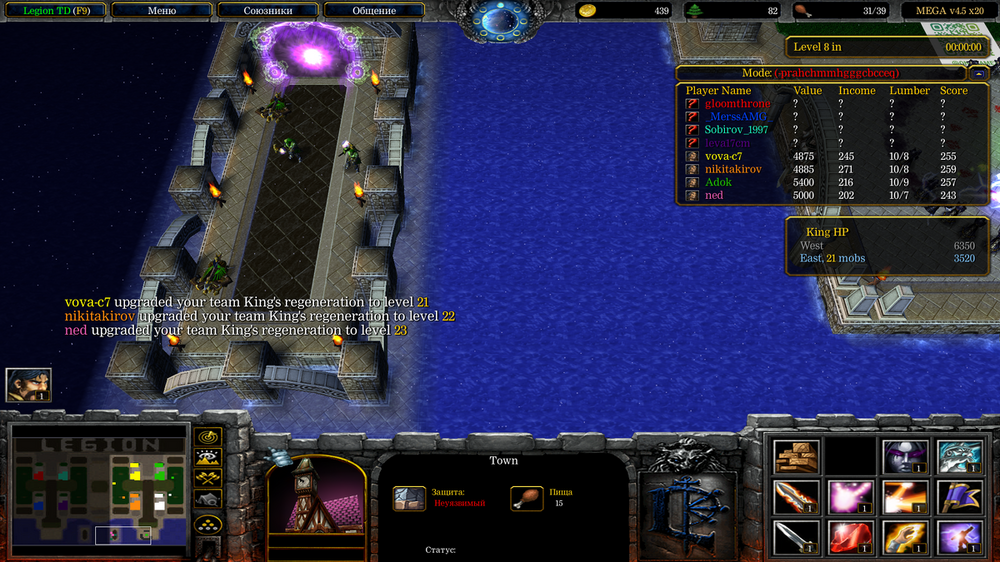Click the hero portrait icon
The width and height of the screenshot is (1000, 562).
tap(28, 385)
